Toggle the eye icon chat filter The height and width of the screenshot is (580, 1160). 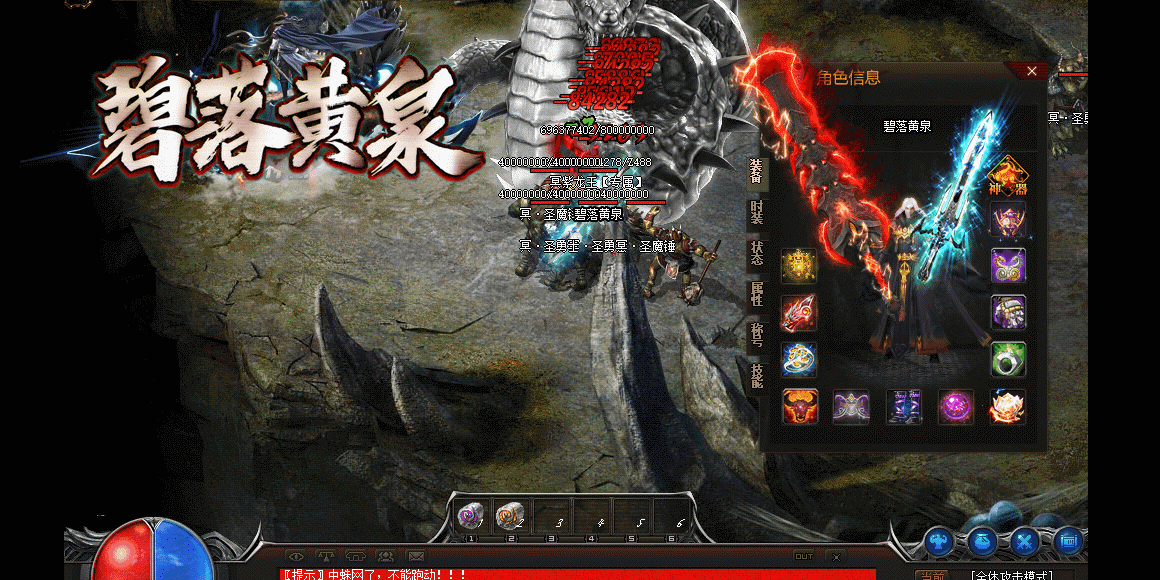pos(295,556)
